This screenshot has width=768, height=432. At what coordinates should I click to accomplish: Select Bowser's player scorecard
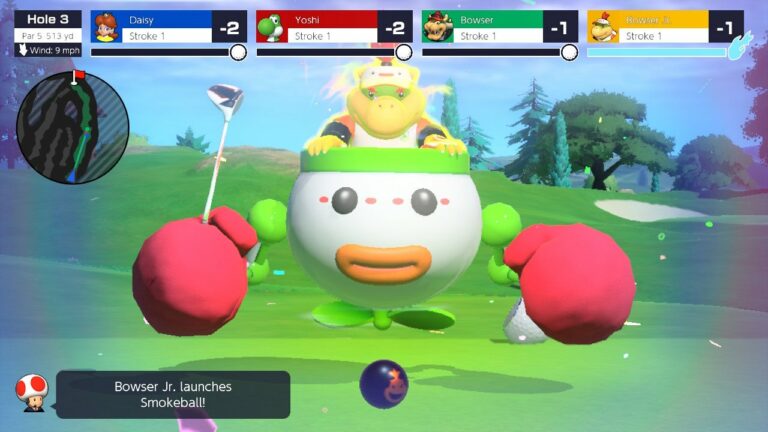click(x=499, y=27)
